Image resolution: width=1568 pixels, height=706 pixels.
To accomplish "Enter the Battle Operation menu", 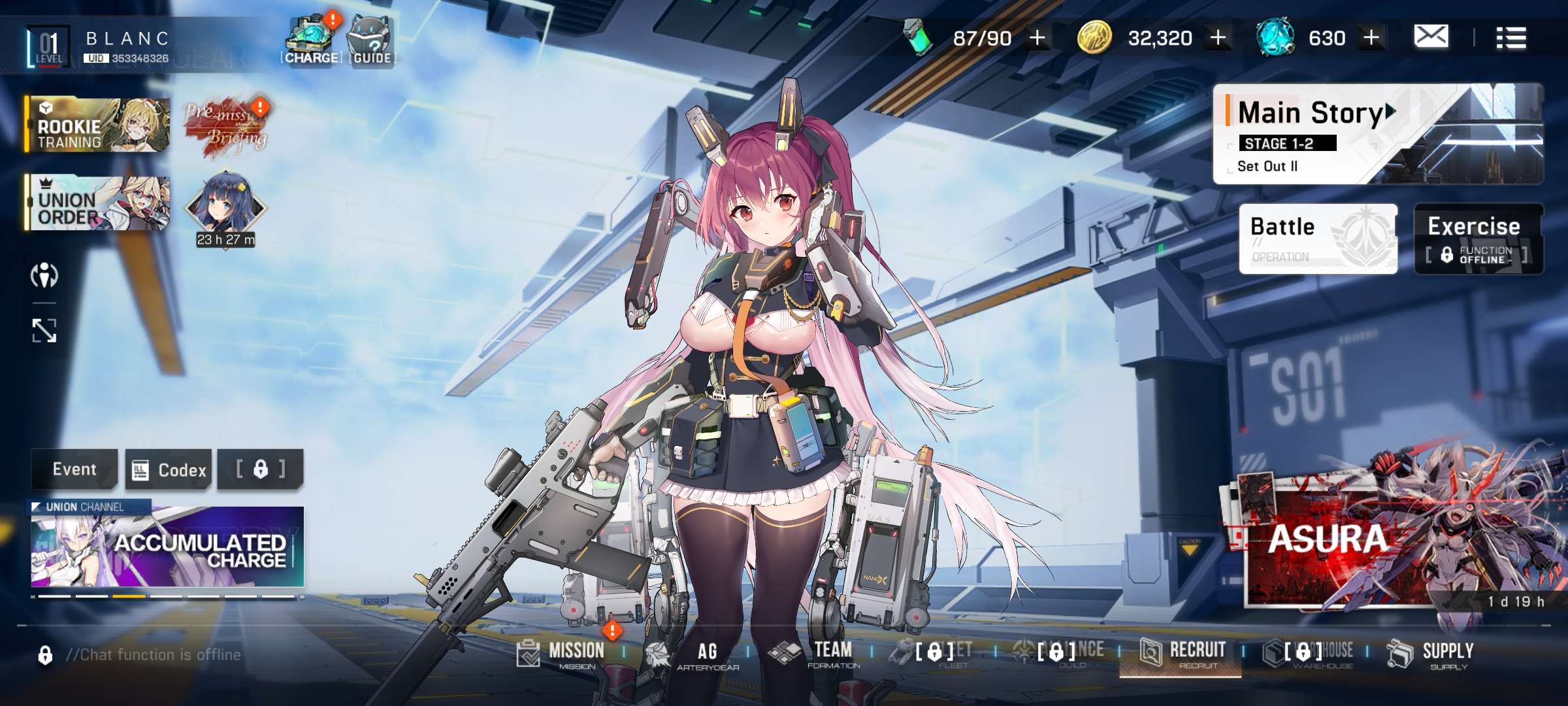I will coord(1317,239).
